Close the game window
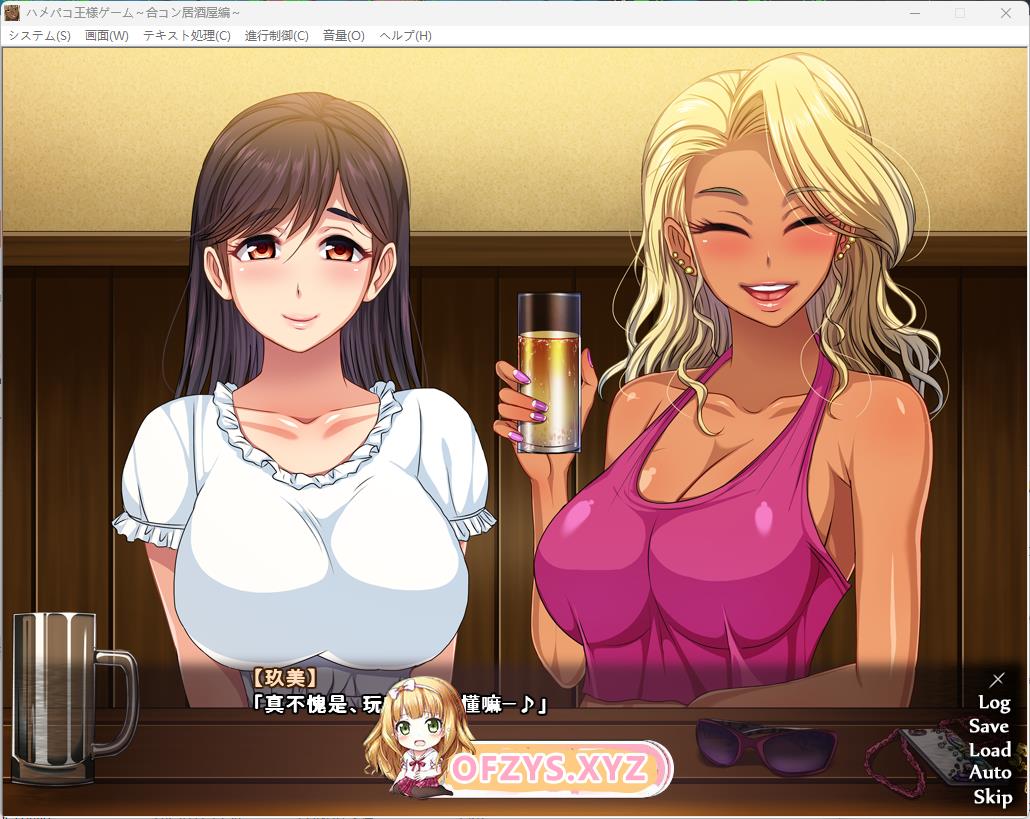This screenshot has width=1030, height=819. pos(1005,13)
